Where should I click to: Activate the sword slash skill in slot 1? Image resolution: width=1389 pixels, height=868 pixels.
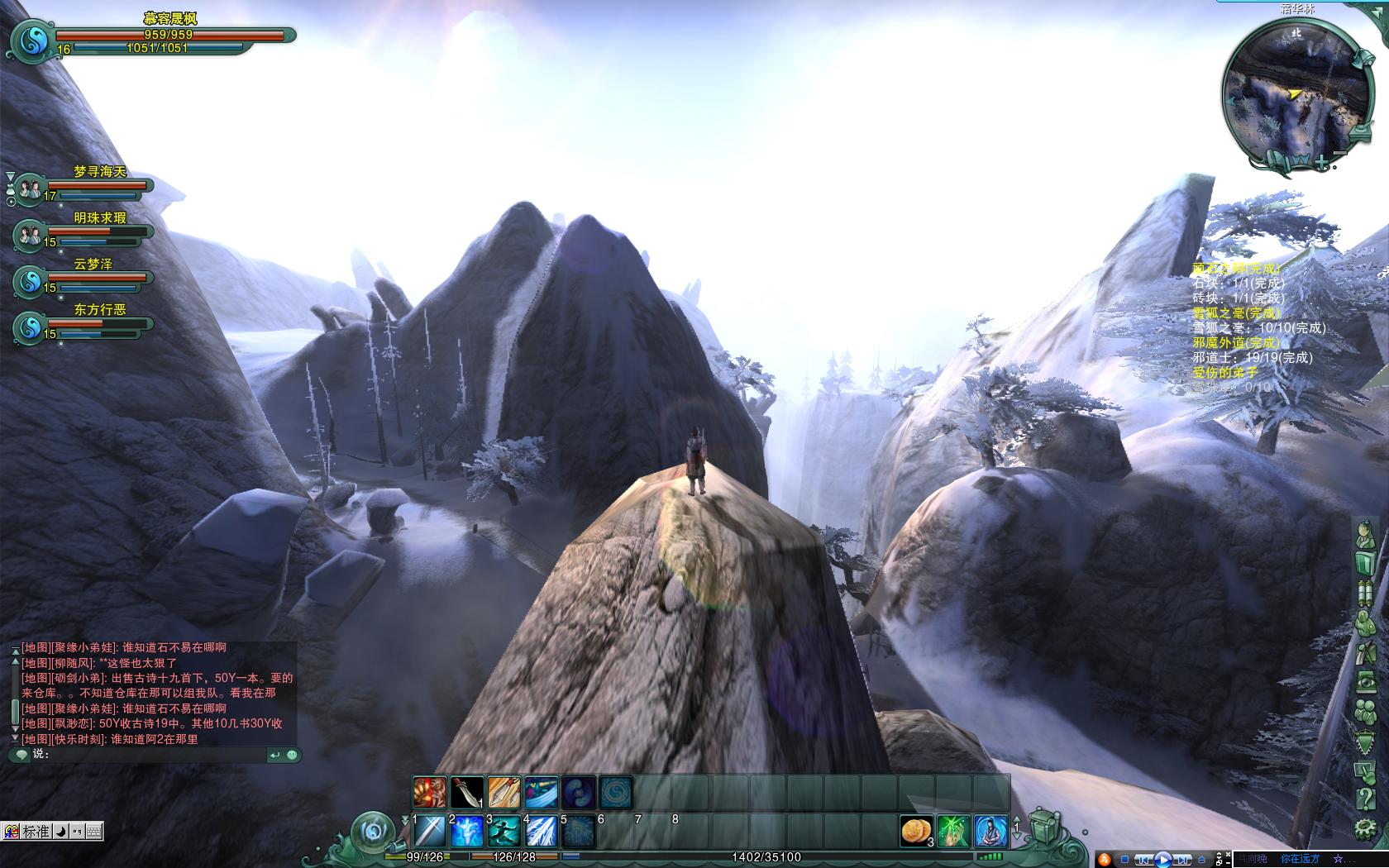(430, 831)
